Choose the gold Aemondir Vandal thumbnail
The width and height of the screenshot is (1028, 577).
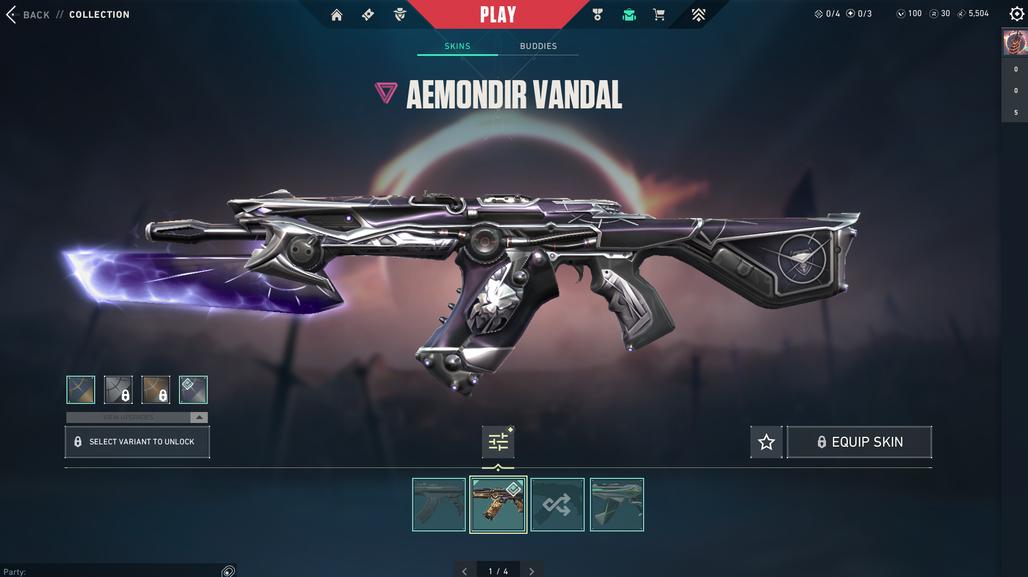[x=498, y=504]
